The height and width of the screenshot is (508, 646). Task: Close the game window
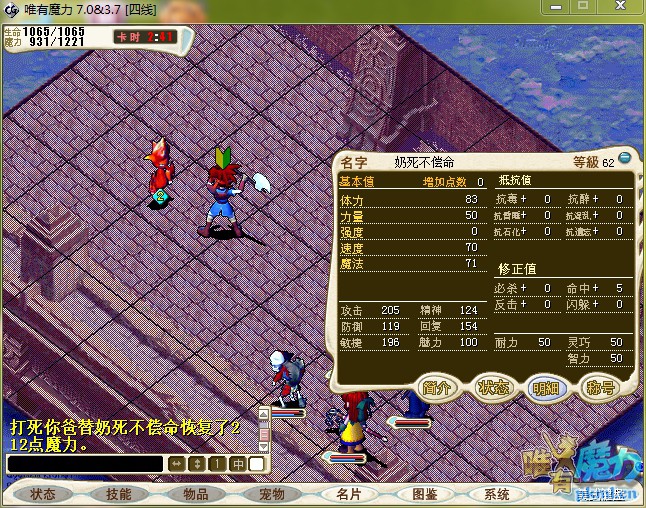629,7
